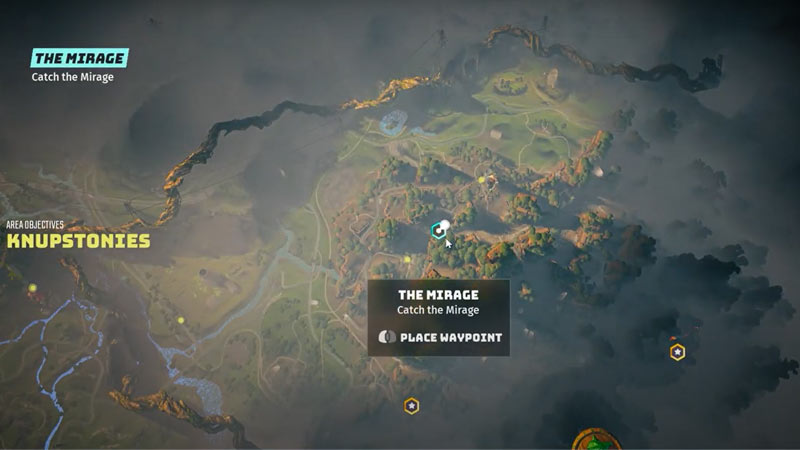Select the teal hexagon Mirage quest marker
This screenshot has height=450, width=800.
point(437,230)
